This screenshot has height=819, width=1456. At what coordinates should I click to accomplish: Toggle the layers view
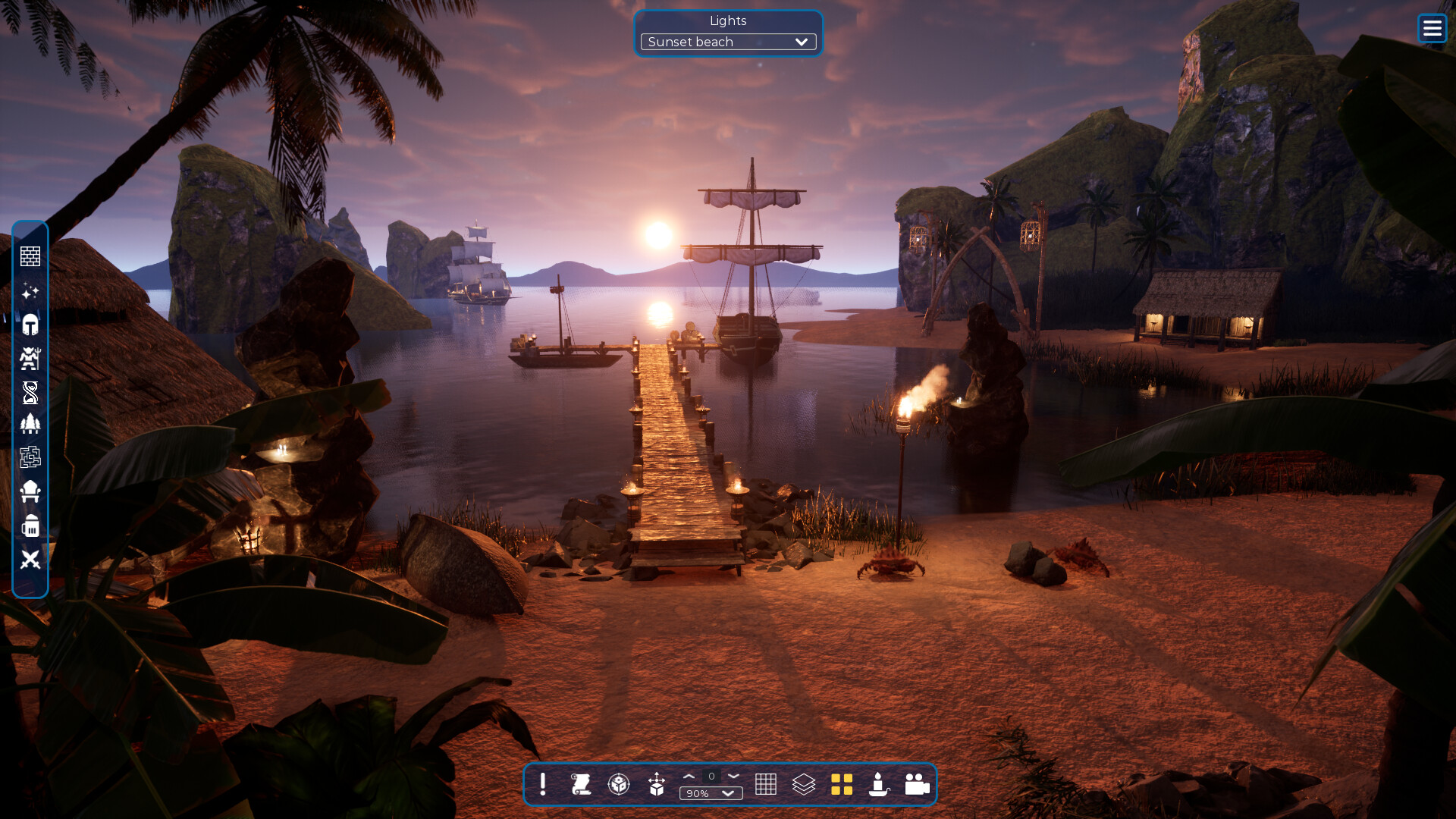(803, 785)
